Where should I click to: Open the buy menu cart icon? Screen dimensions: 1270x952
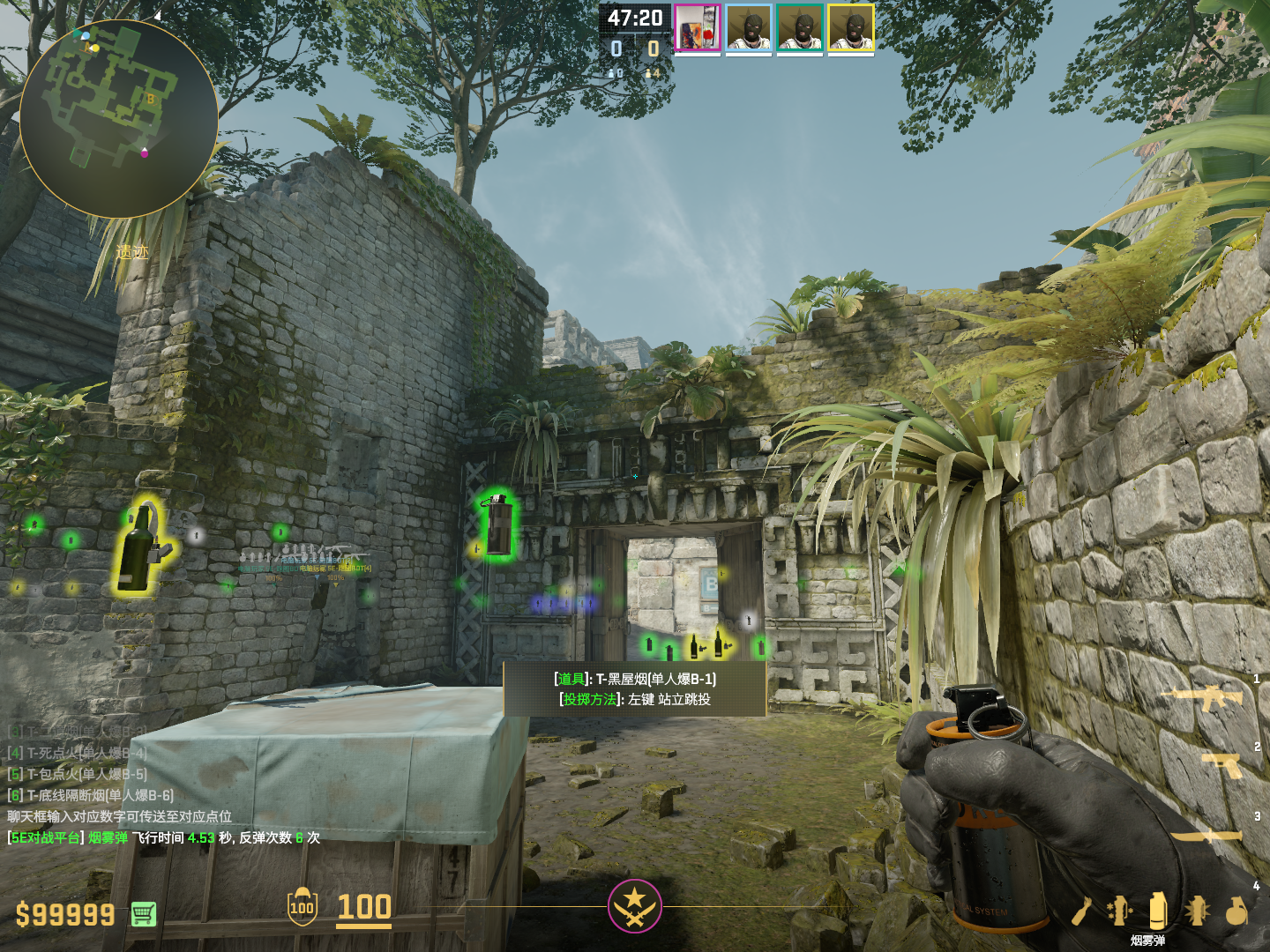coord(144,914)
